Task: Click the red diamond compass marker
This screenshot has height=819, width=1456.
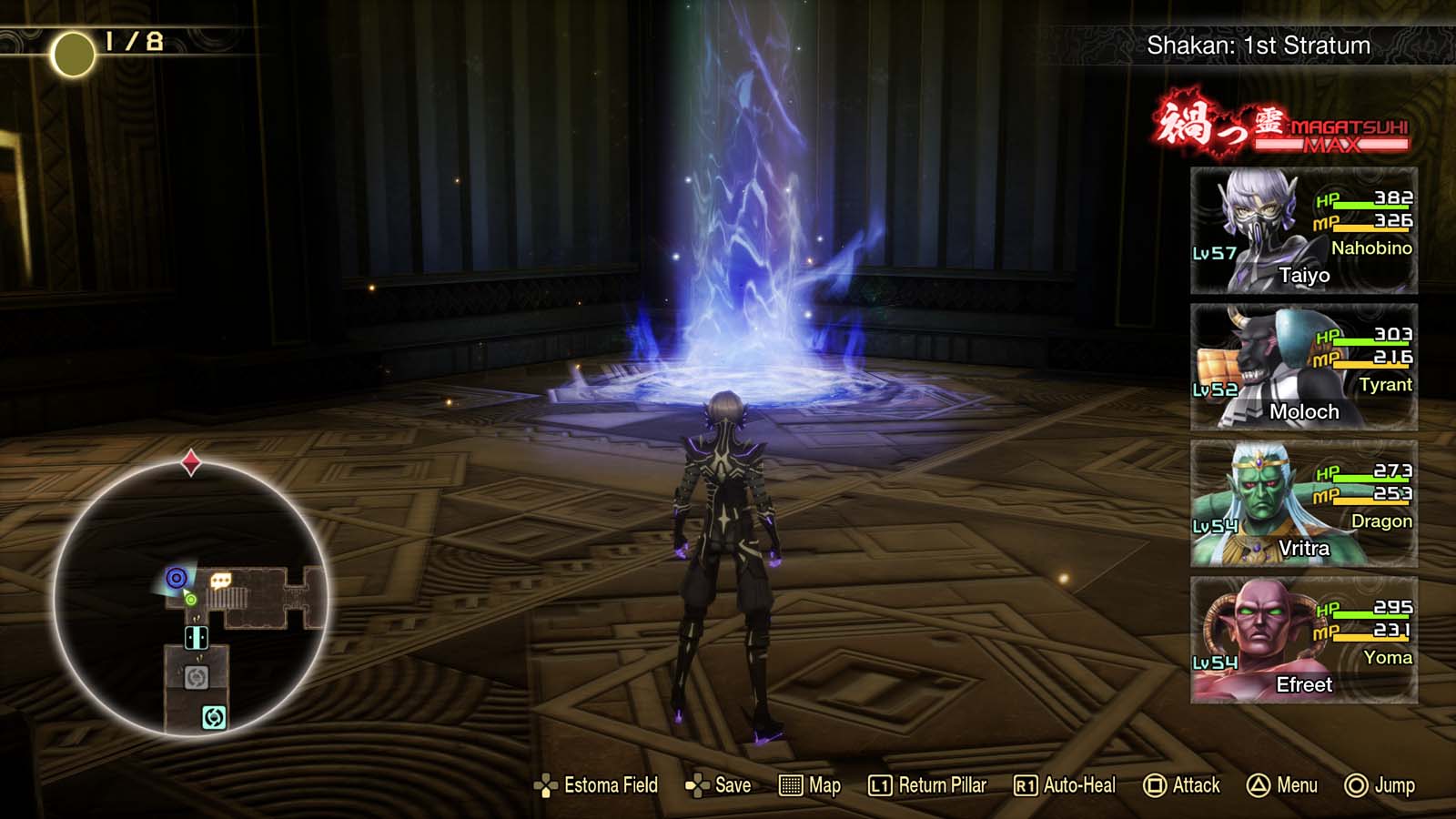Action: pos(192,461)
